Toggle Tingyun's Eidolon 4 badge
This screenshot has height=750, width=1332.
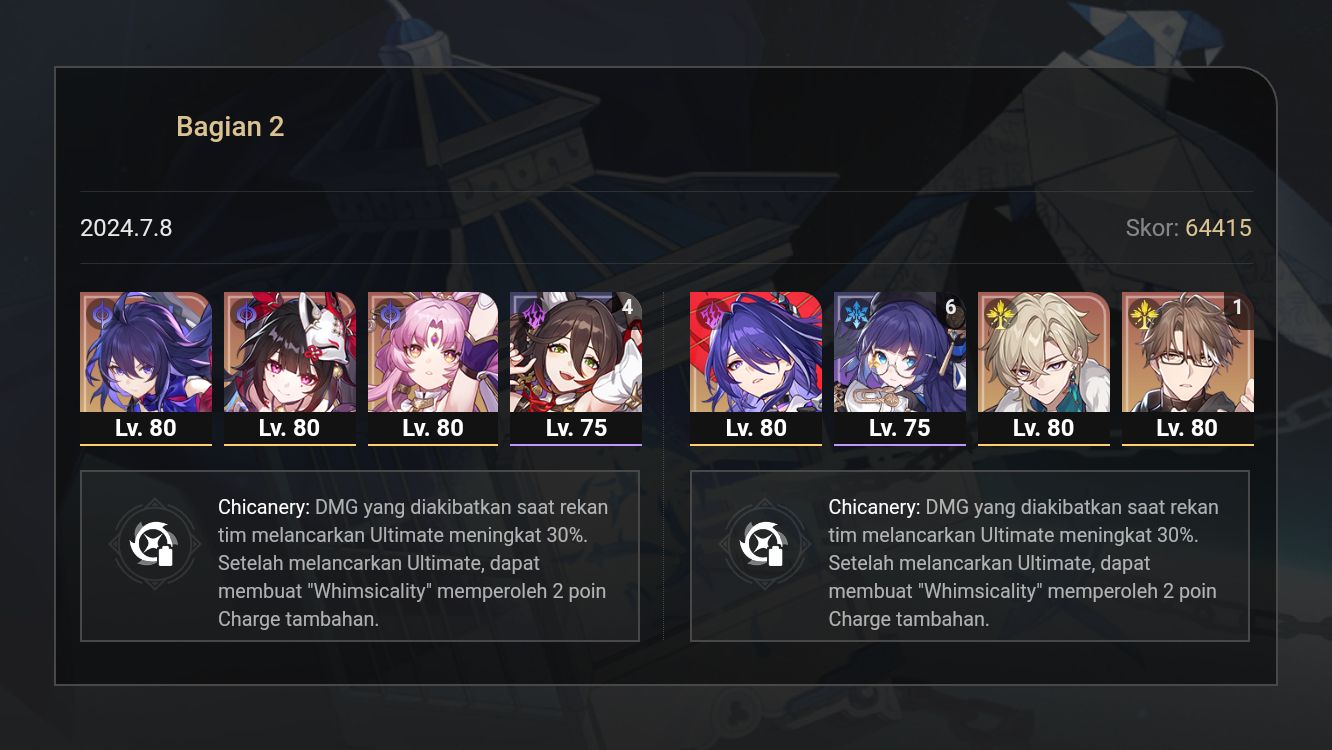pos(629,308)
